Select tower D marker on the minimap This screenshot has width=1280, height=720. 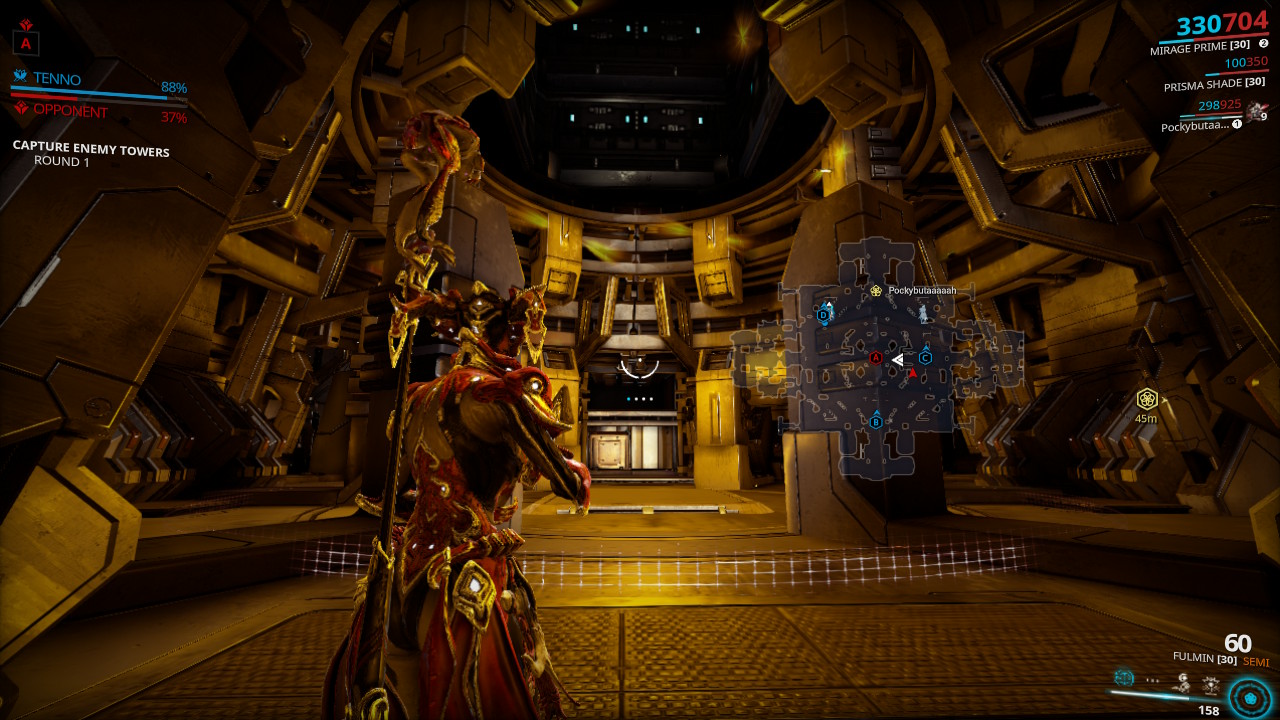pos(822,315)
